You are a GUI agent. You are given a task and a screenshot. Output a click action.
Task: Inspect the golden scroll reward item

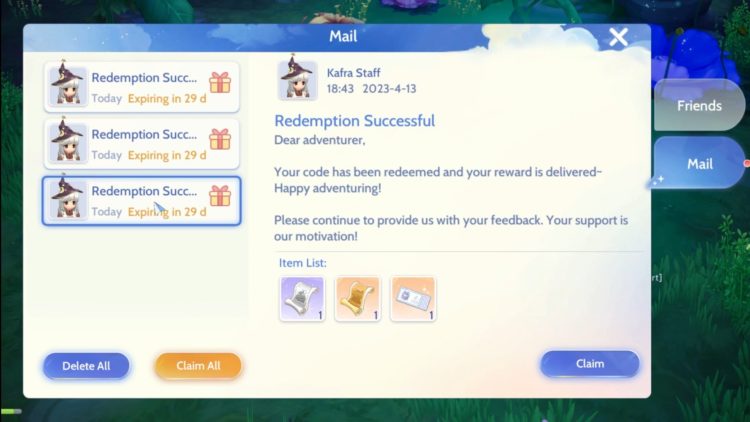click(357, 299)
